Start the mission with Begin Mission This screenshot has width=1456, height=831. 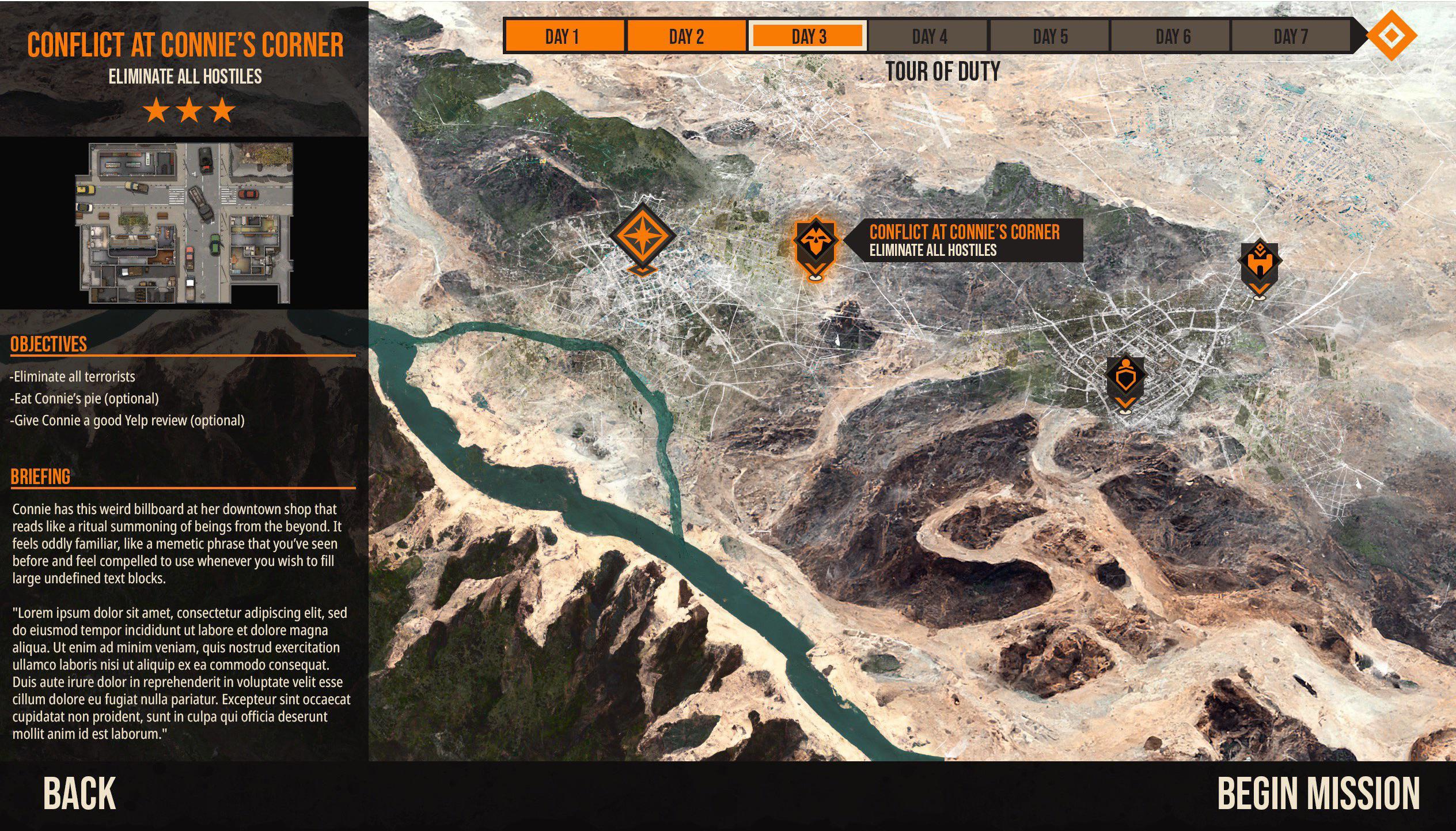[1318, 794]
